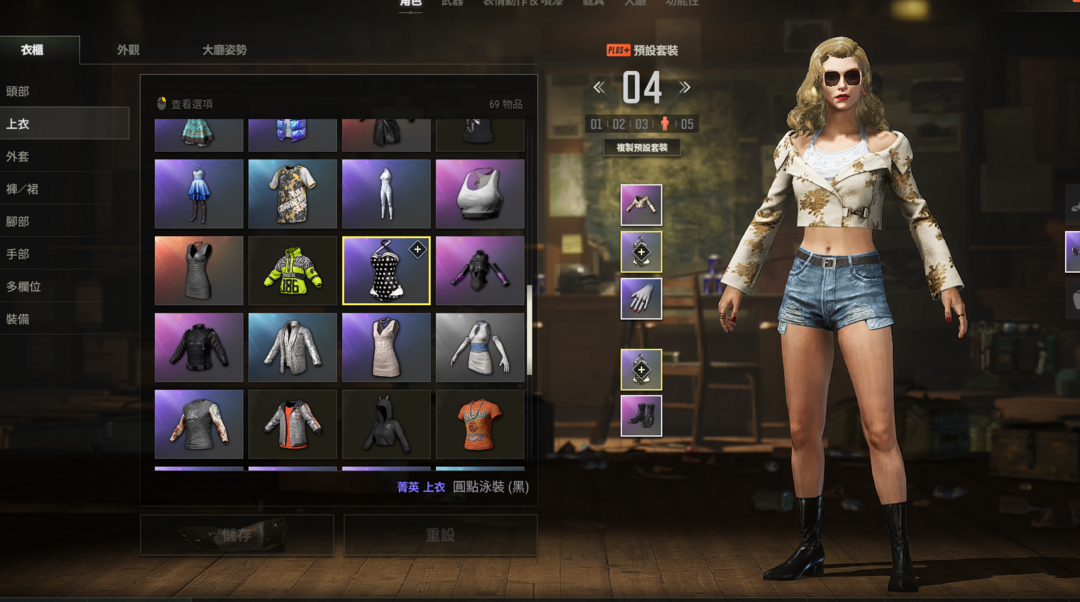Go to the next preset with right arrow
Screen dimensions: 1080x602
tap(685, 88)
